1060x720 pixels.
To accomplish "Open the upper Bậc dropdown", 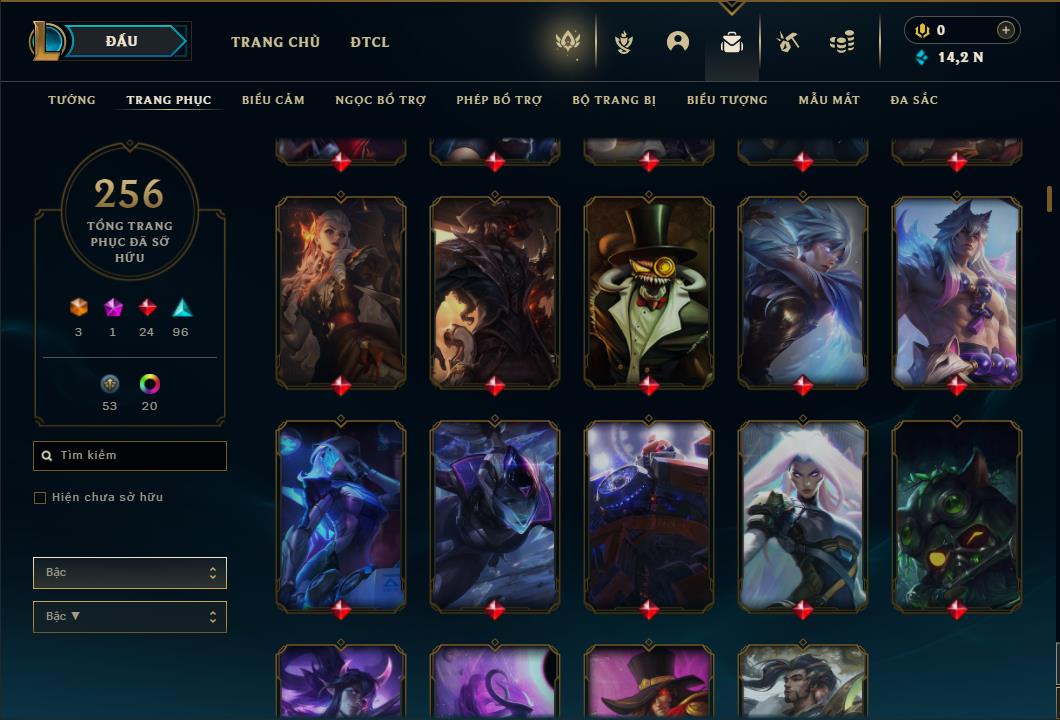I will (130, 573).
